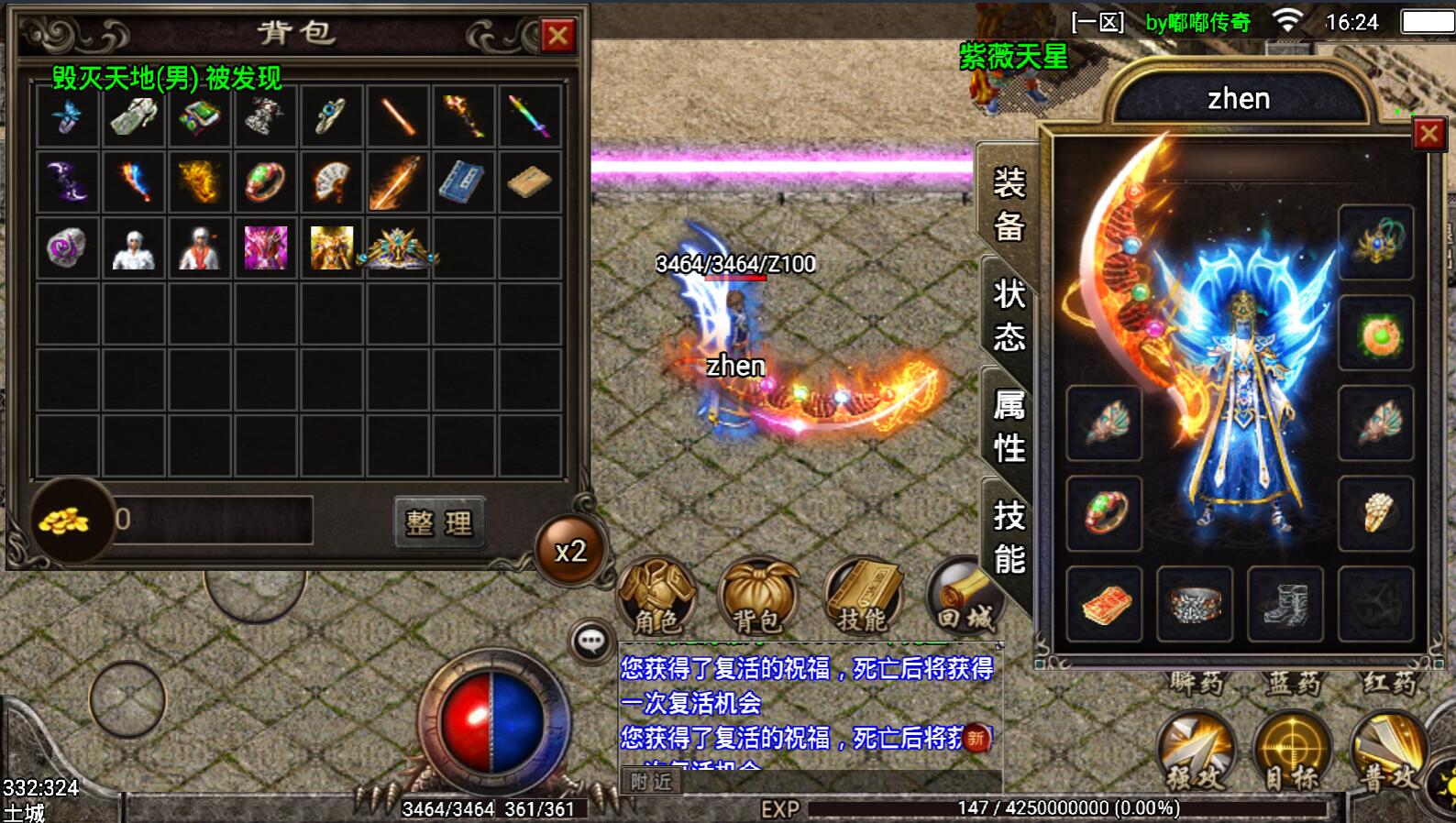Switch to the 装备 equipment tab
The height and width of the screenshot is (823, 1456).
(x=1009, y=203)
